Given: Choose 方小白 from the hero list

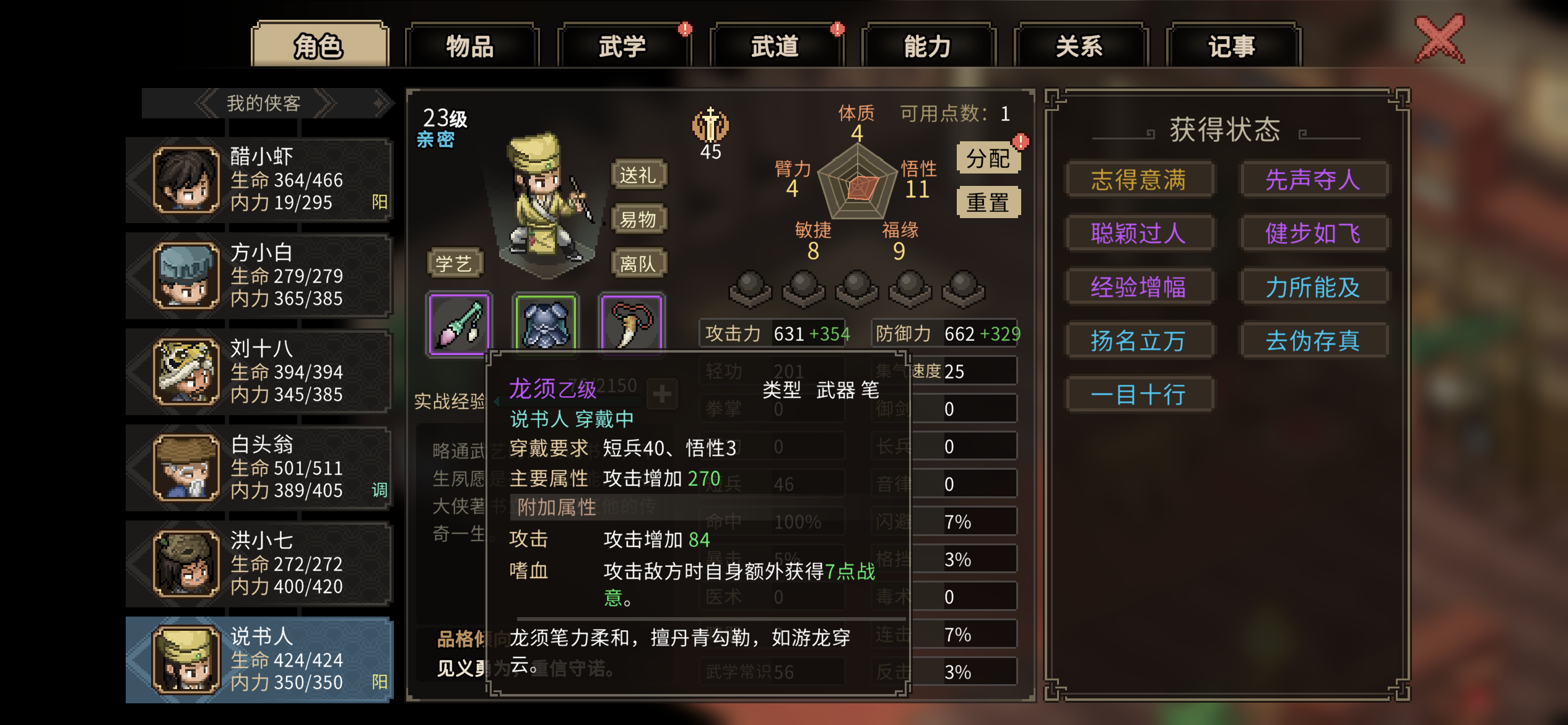Looking at the screenshot, I should 260,276.
